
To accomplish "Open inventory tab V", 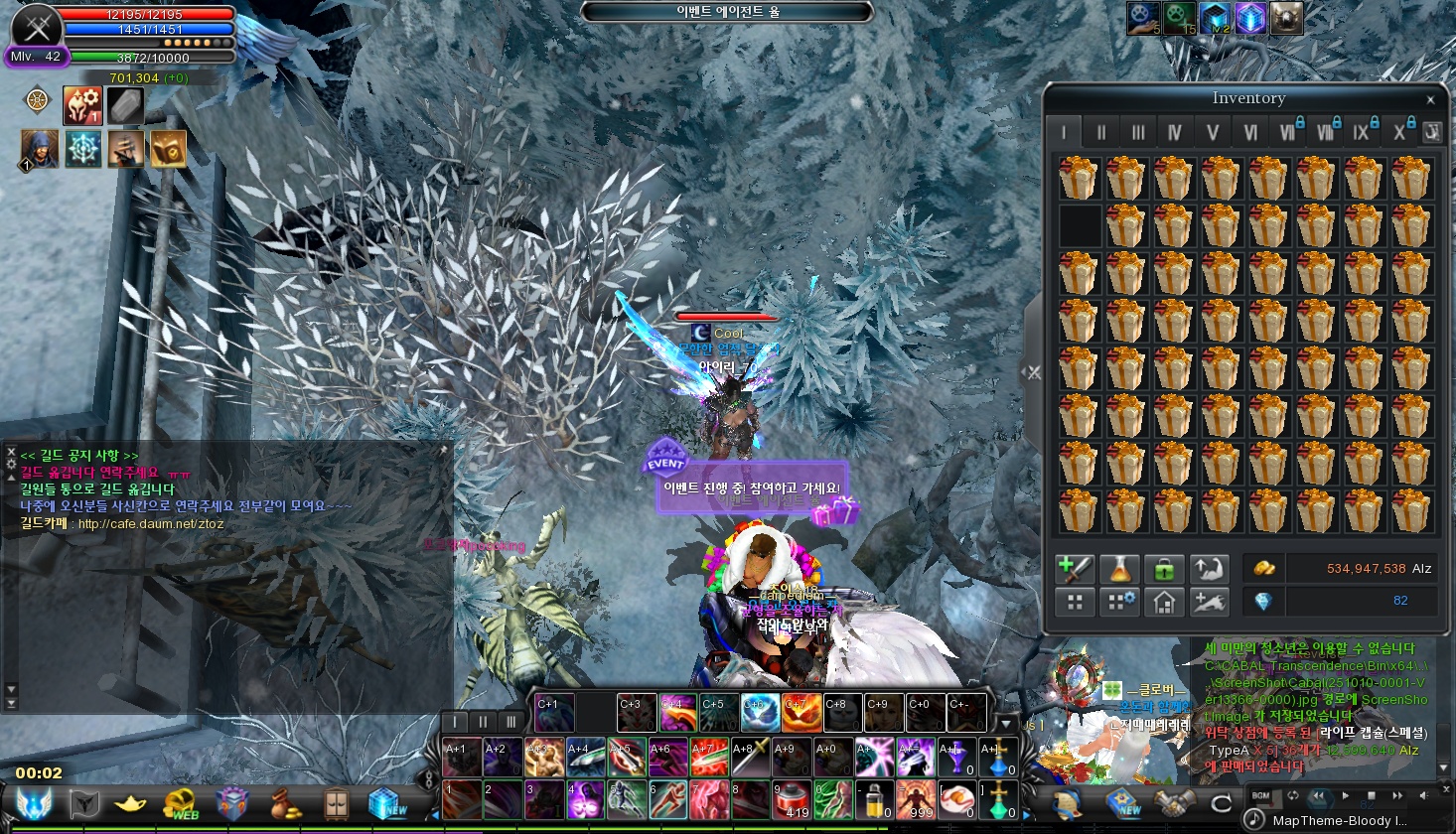I will [1212, 132].
